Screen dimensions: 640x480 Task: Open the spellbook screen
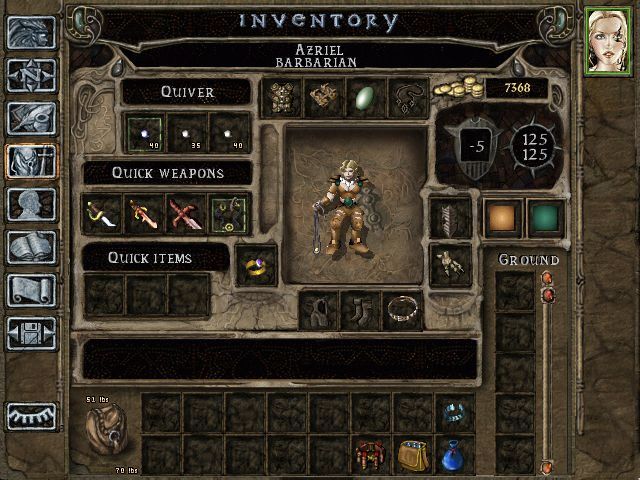click(x=31, y=247)
